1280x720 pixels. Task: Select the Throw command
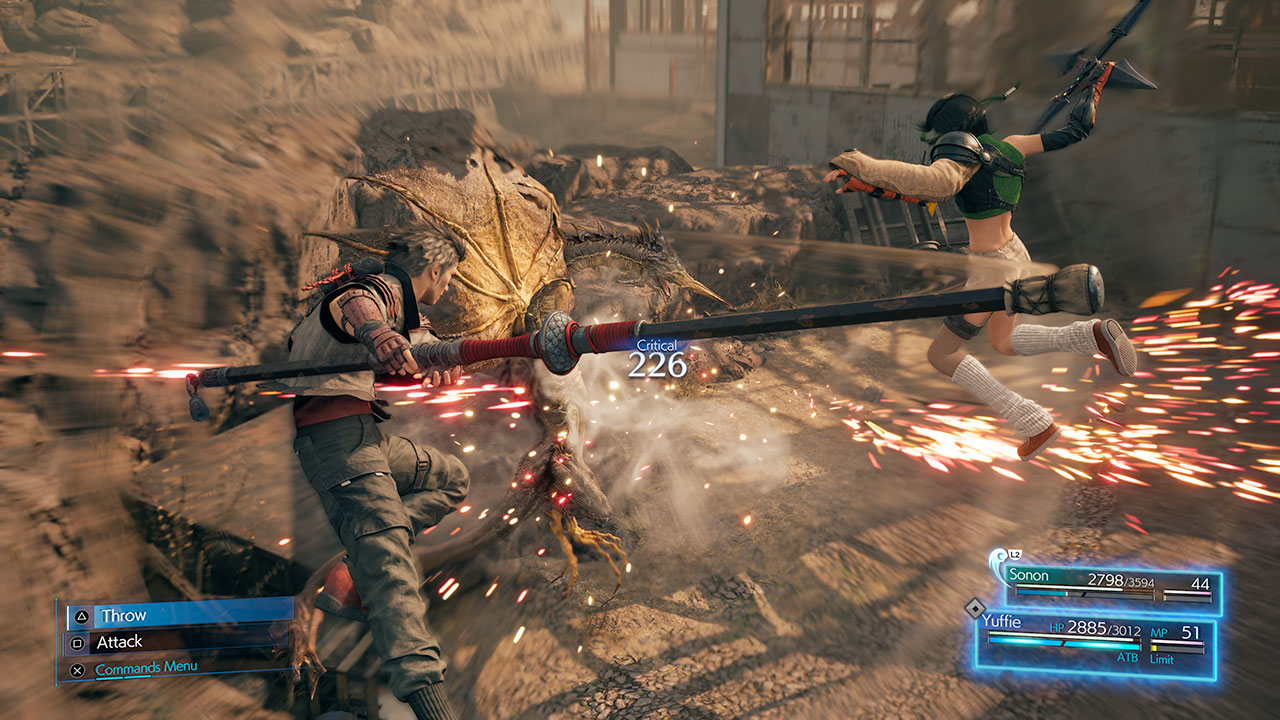pos(178,615)
